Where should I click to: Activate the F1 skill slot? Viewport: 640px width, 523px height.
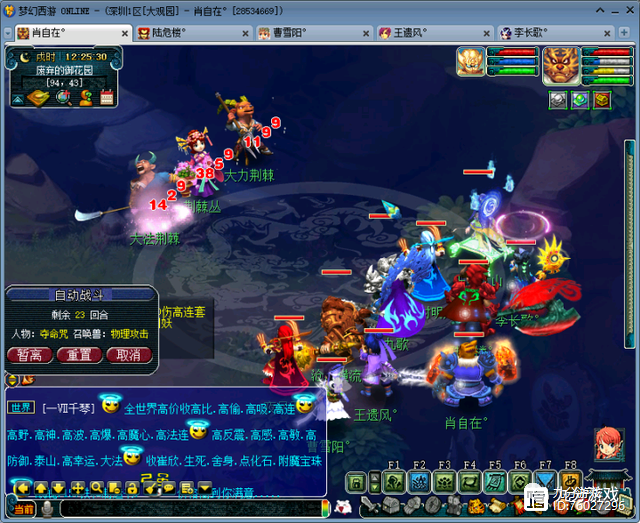[x=393, y=482]
